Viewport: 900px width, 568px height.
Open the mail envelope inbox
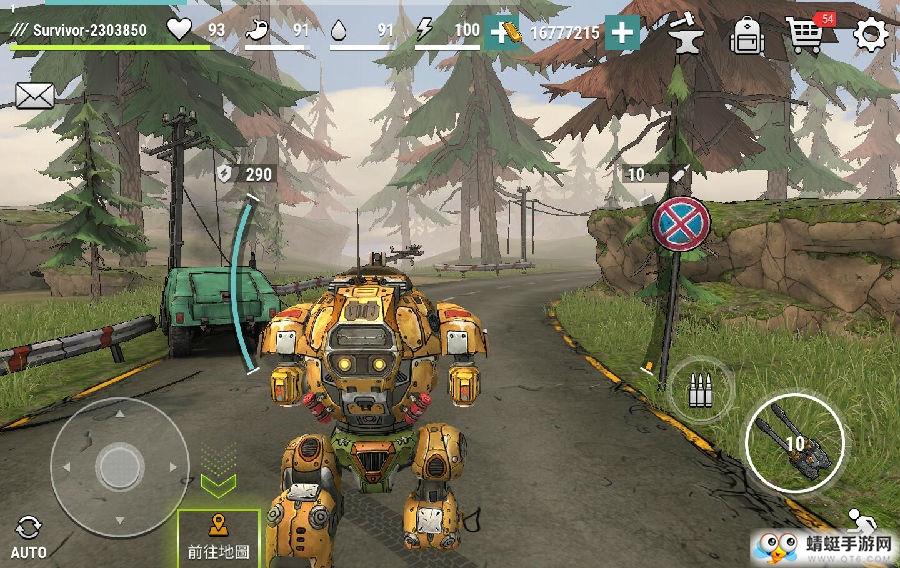(x=33, y=95)
